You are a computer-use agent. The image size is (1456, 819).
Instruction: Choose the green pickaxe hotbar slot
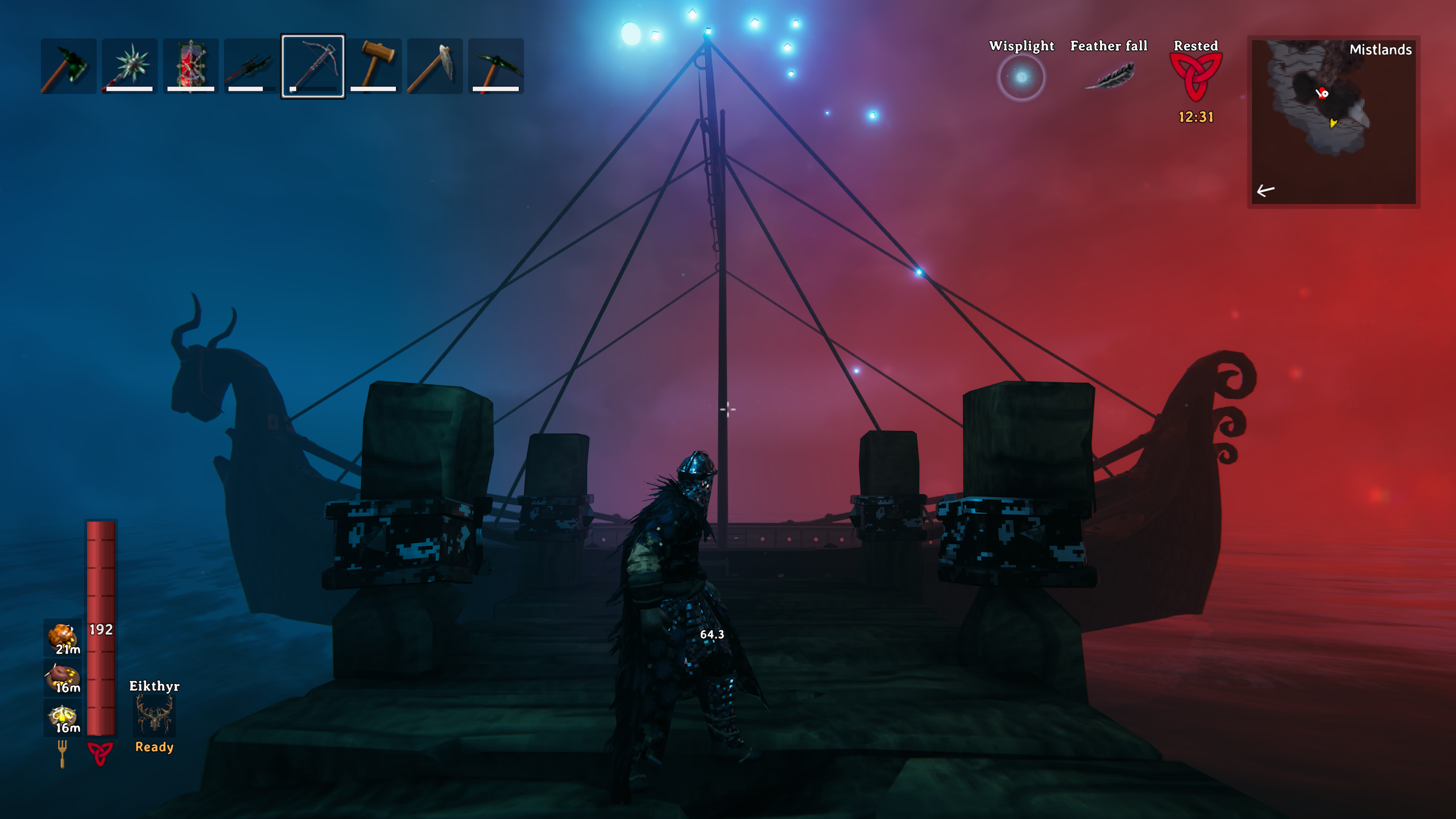(495, 66)
